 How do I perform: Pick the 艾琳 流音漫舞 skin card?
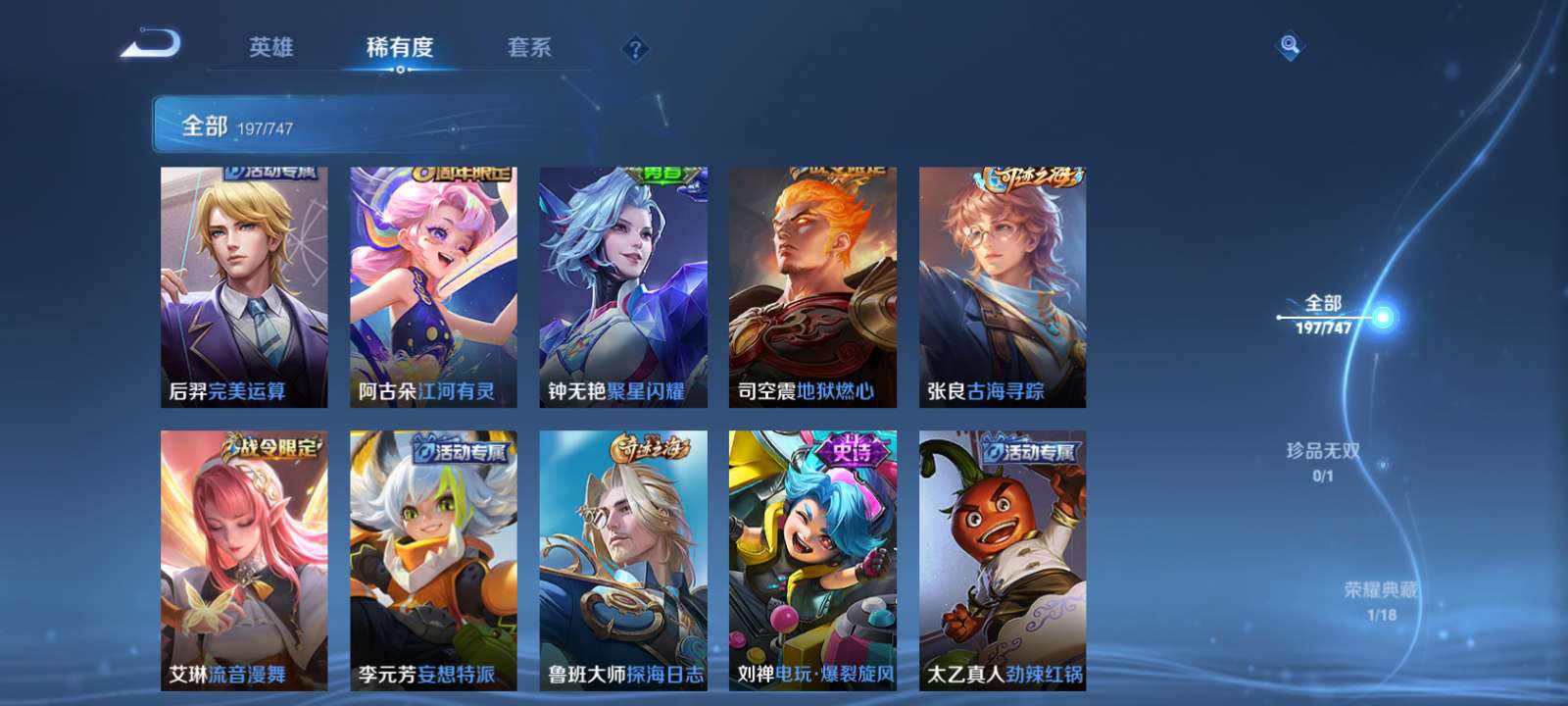[x=244, y=560]
